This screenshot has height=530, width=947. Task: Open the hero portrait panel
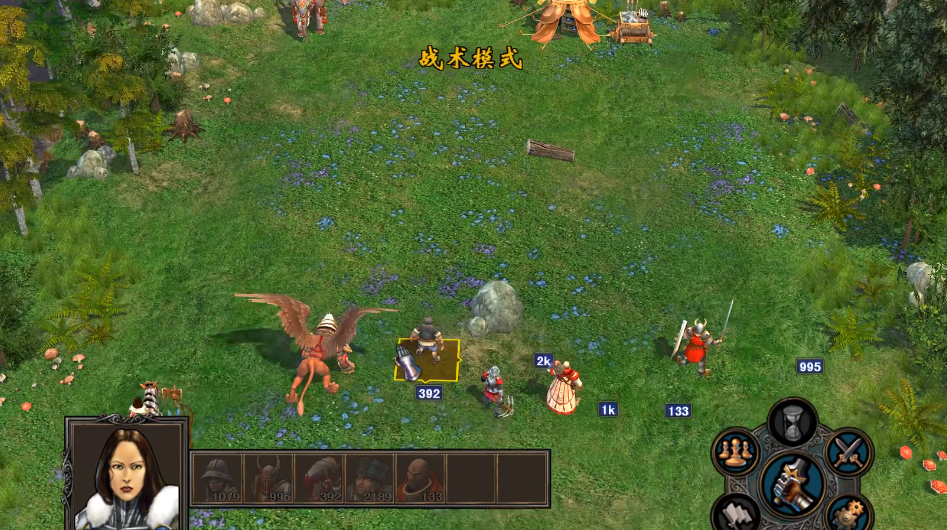(127, 476)
